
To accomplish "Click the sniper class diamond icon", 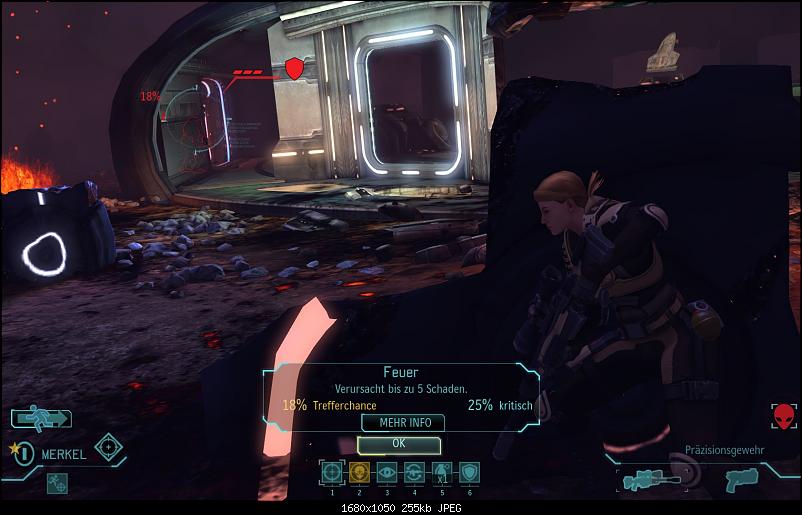I will click(108, 445).
